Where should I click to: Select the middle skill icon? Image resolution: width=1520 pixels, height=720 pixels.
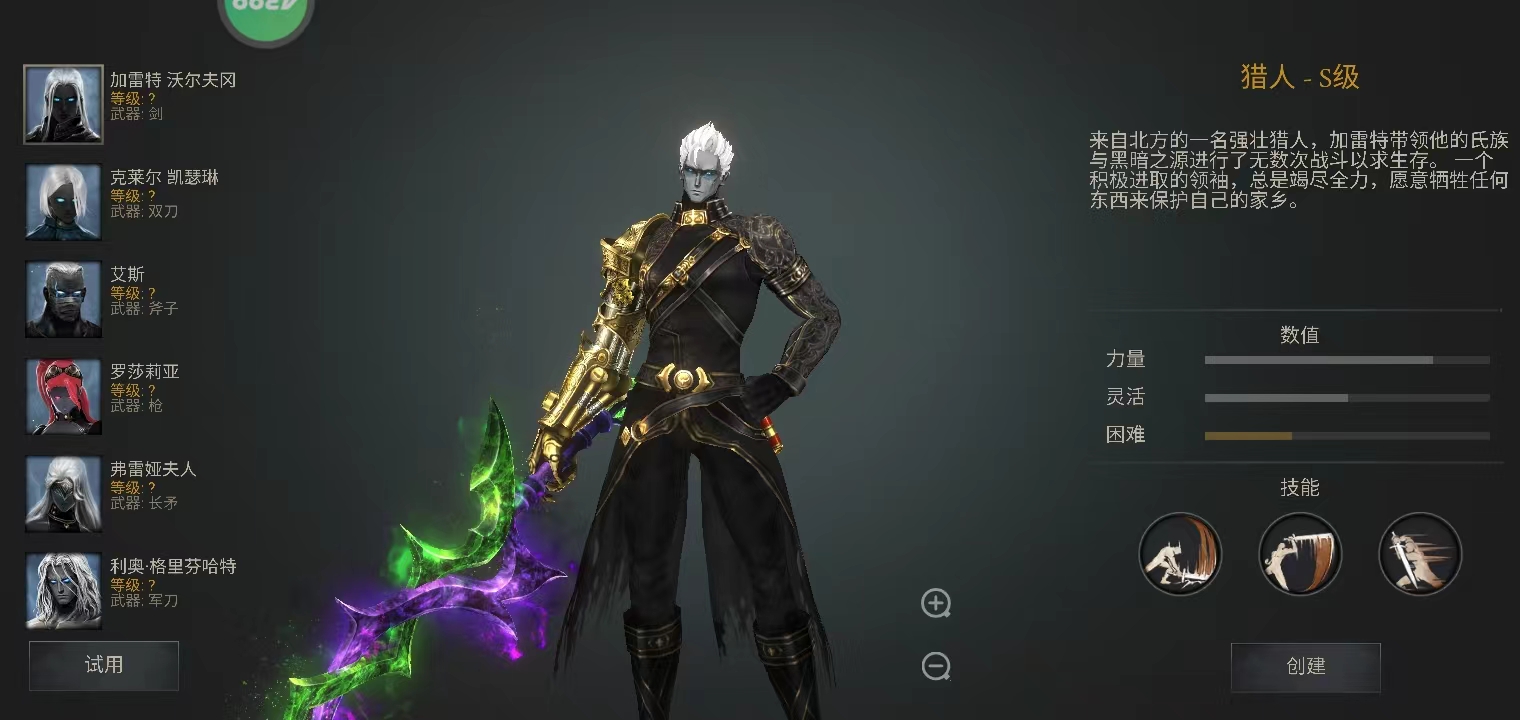[1300, 554]
